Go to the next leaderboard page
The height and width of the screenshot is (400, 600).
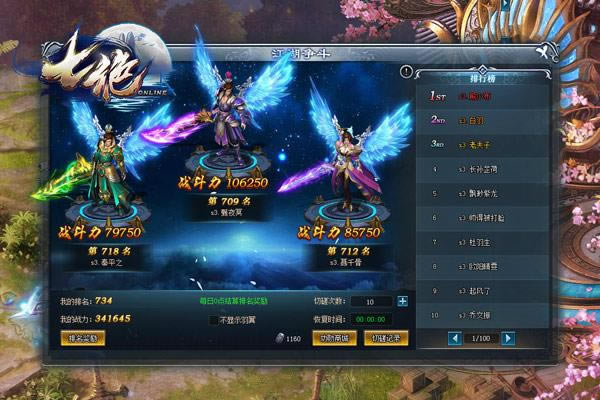coord(507,338)
